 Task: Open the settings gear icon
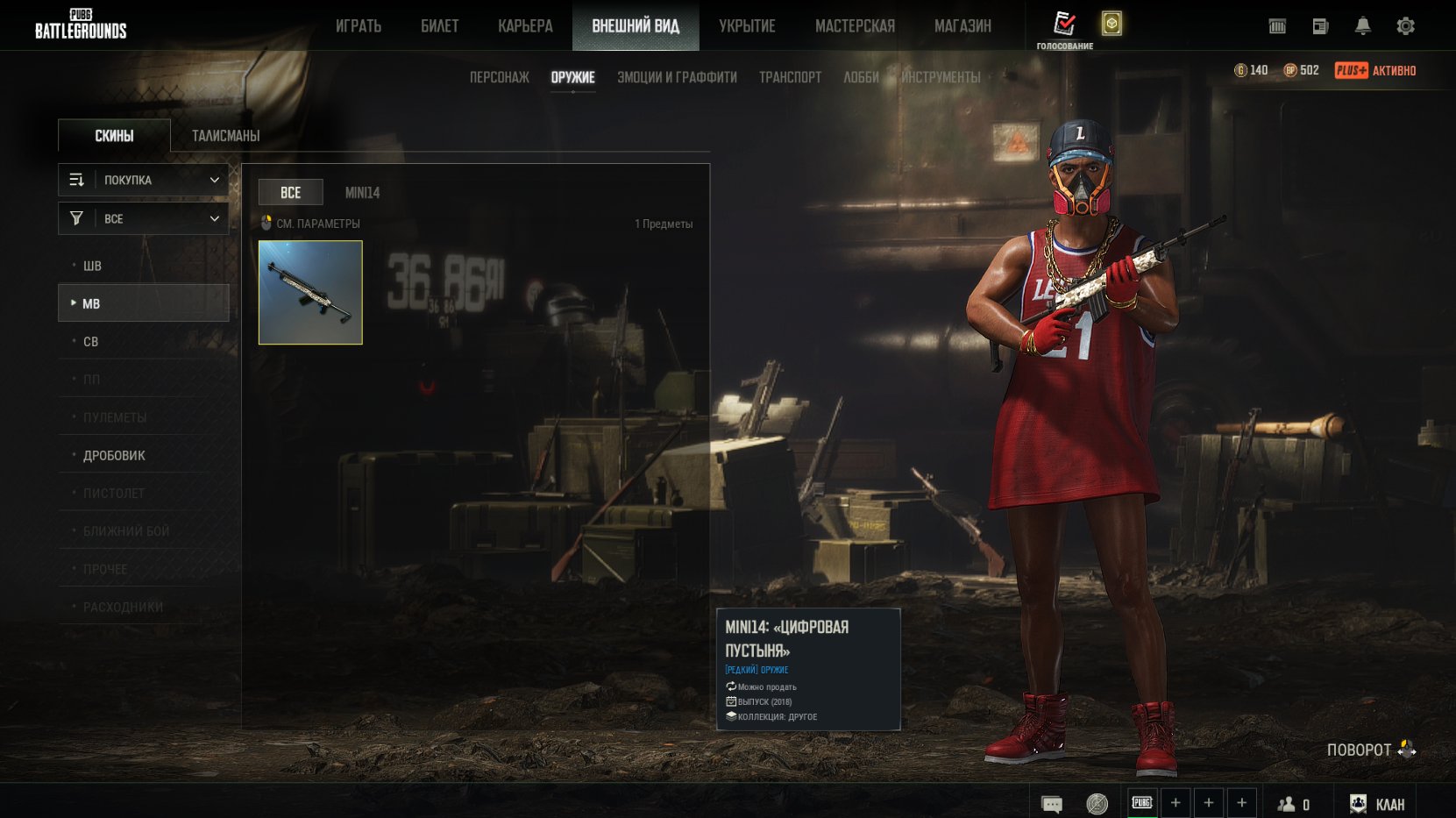(x=1405, y=26)
